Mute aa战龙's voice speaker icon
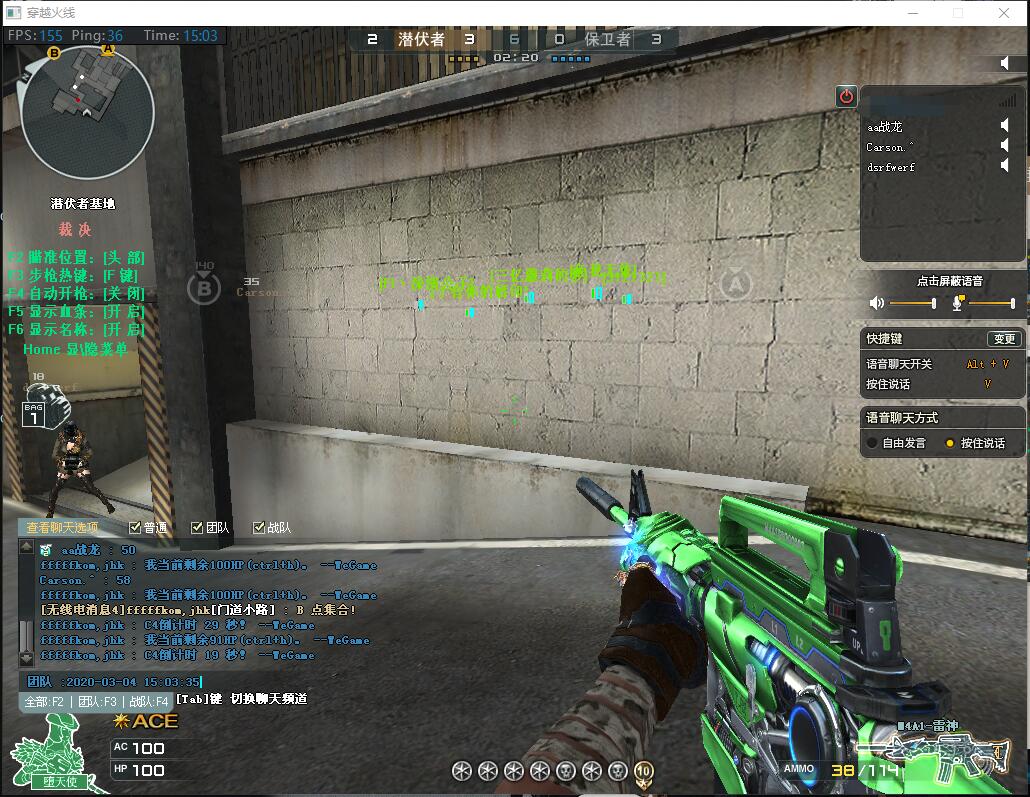 click(1004, 126)
